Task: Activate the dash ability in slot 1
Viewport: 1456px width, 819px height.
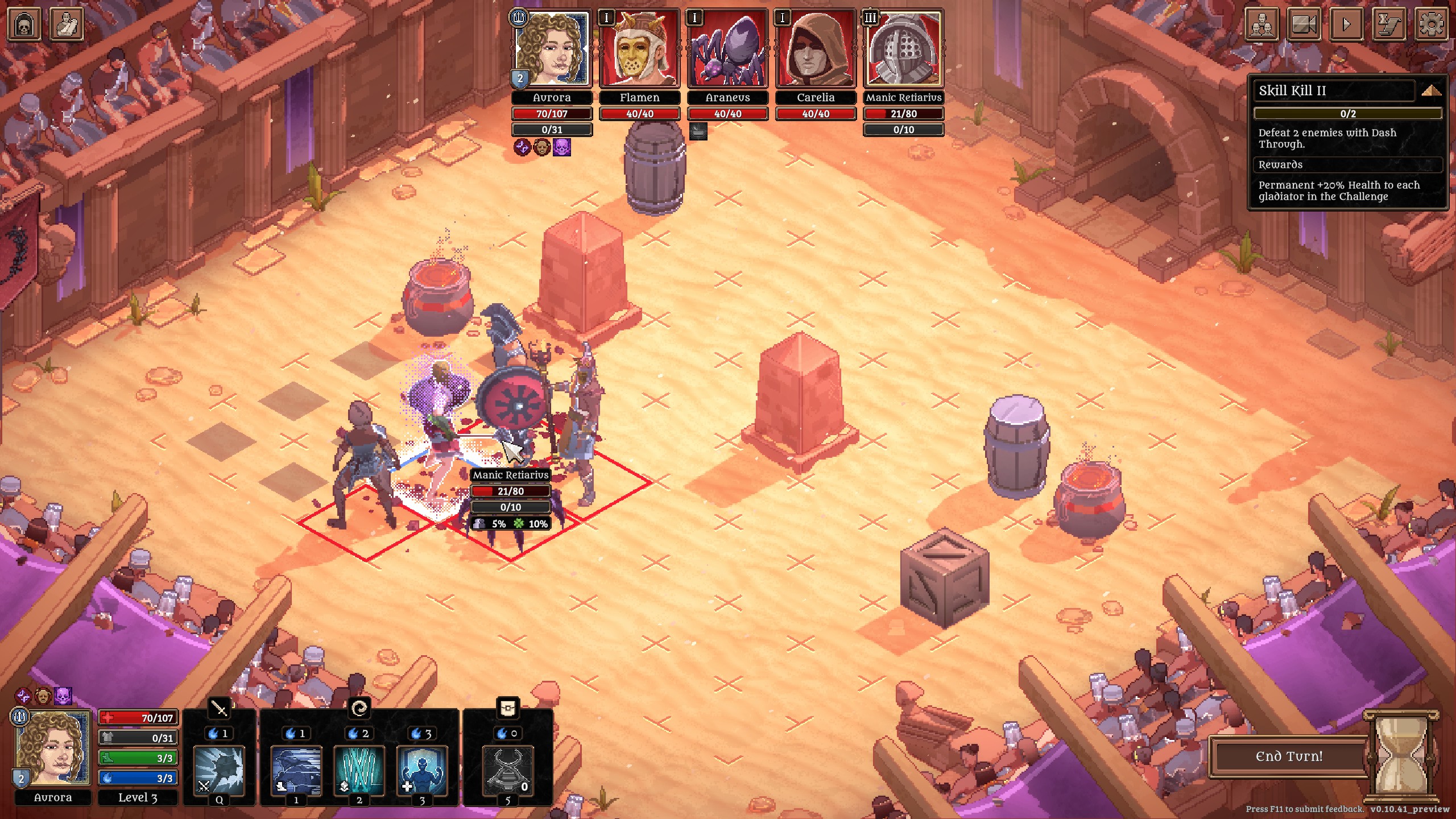Action: [296, 771]
